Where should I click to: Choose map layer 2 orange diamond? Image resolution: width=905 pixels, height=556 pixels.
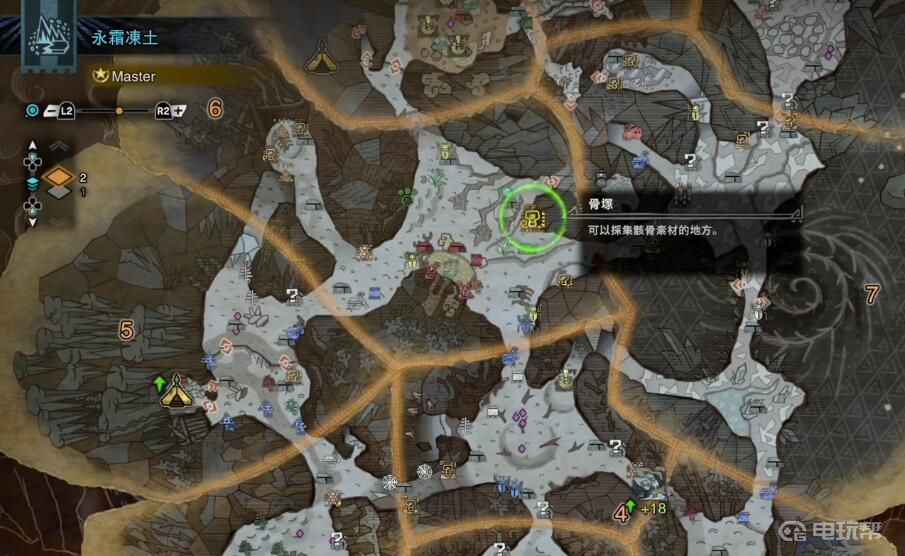pos(59,178)
